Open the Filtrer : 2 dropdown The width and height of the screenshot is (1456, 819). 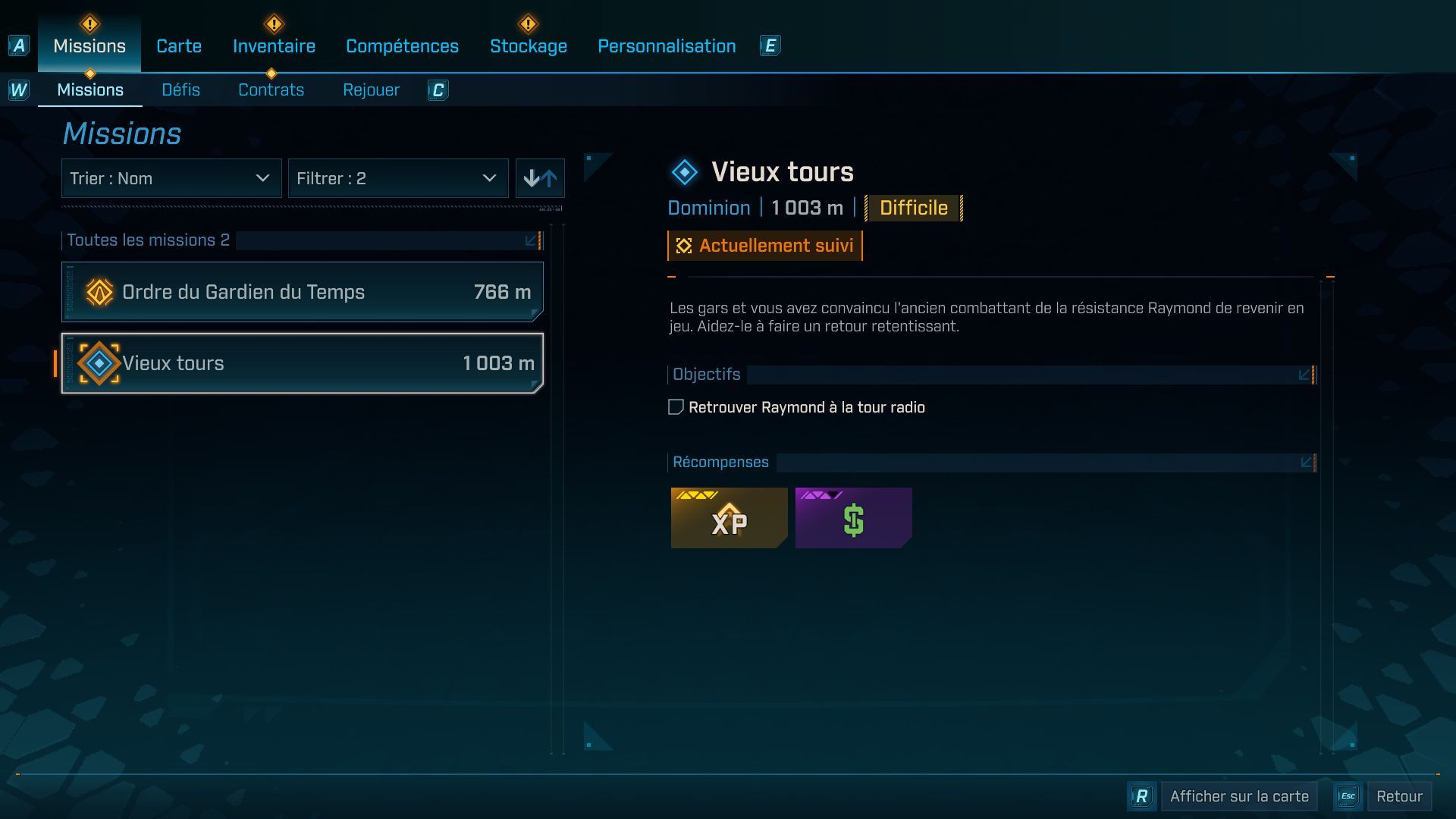click(398, 178)
